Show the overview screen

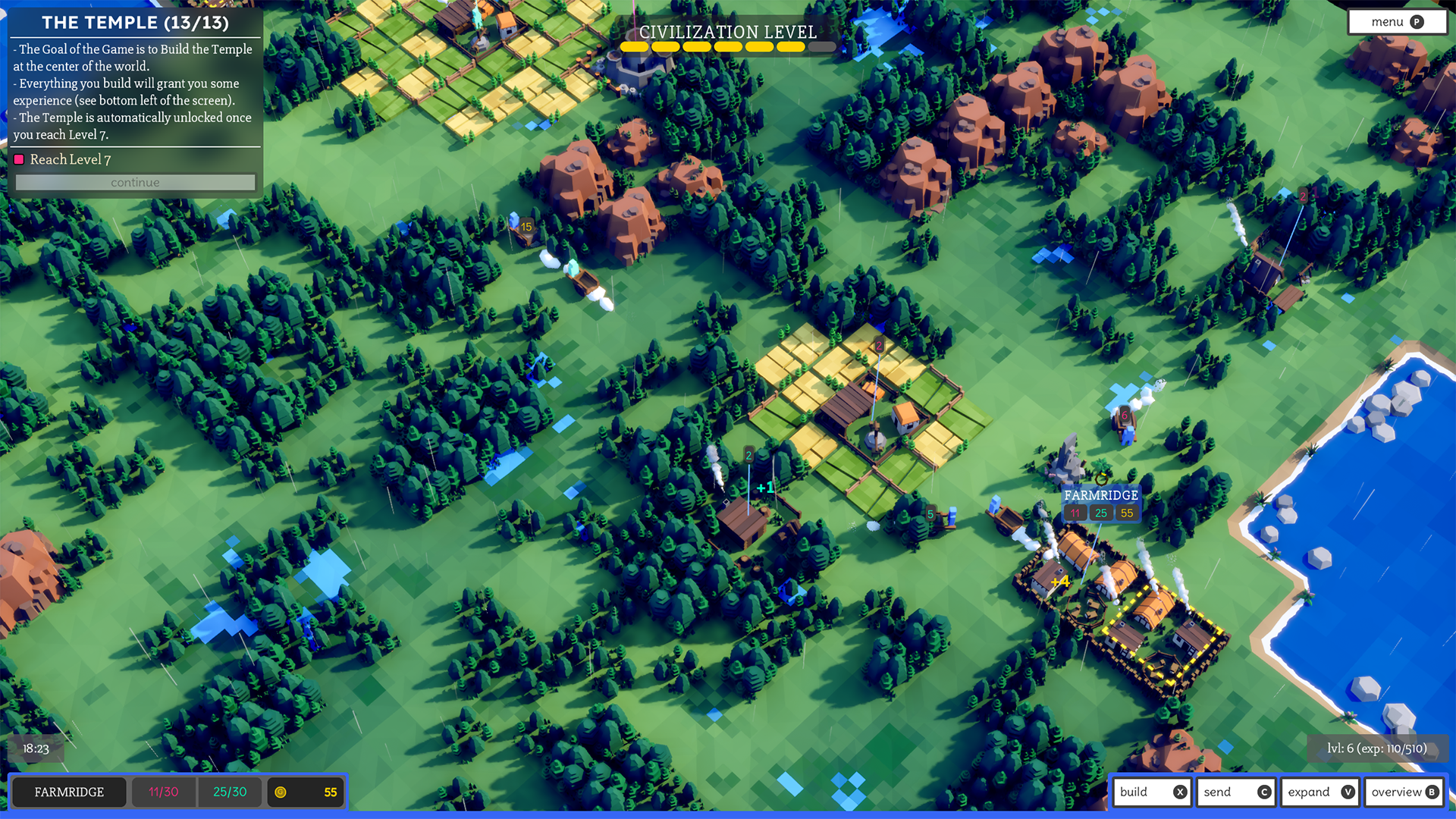pos(1404,792)
